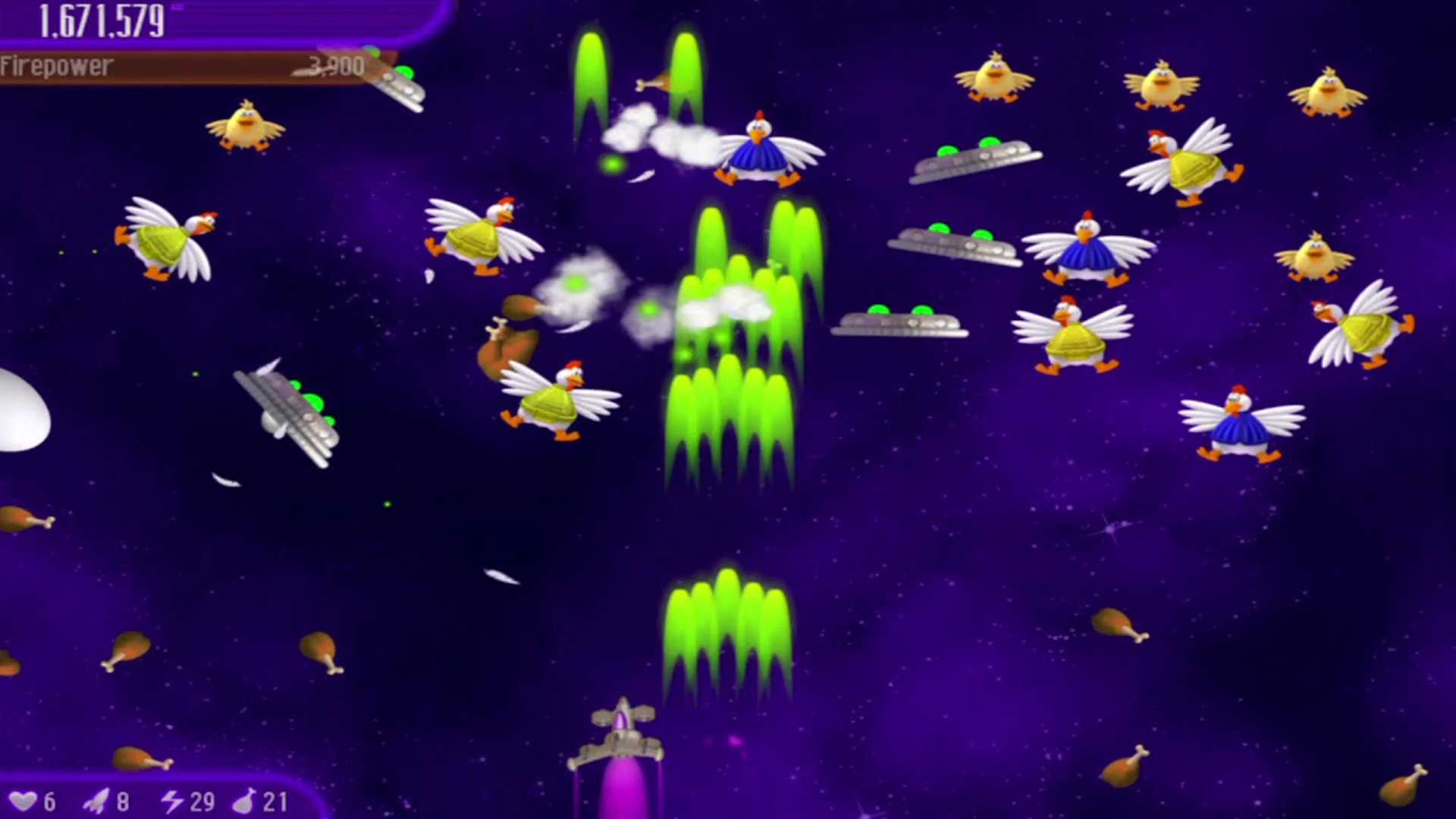
Task: Click the heart lives icon in bottom HUD
Action: tap(28, 799)
